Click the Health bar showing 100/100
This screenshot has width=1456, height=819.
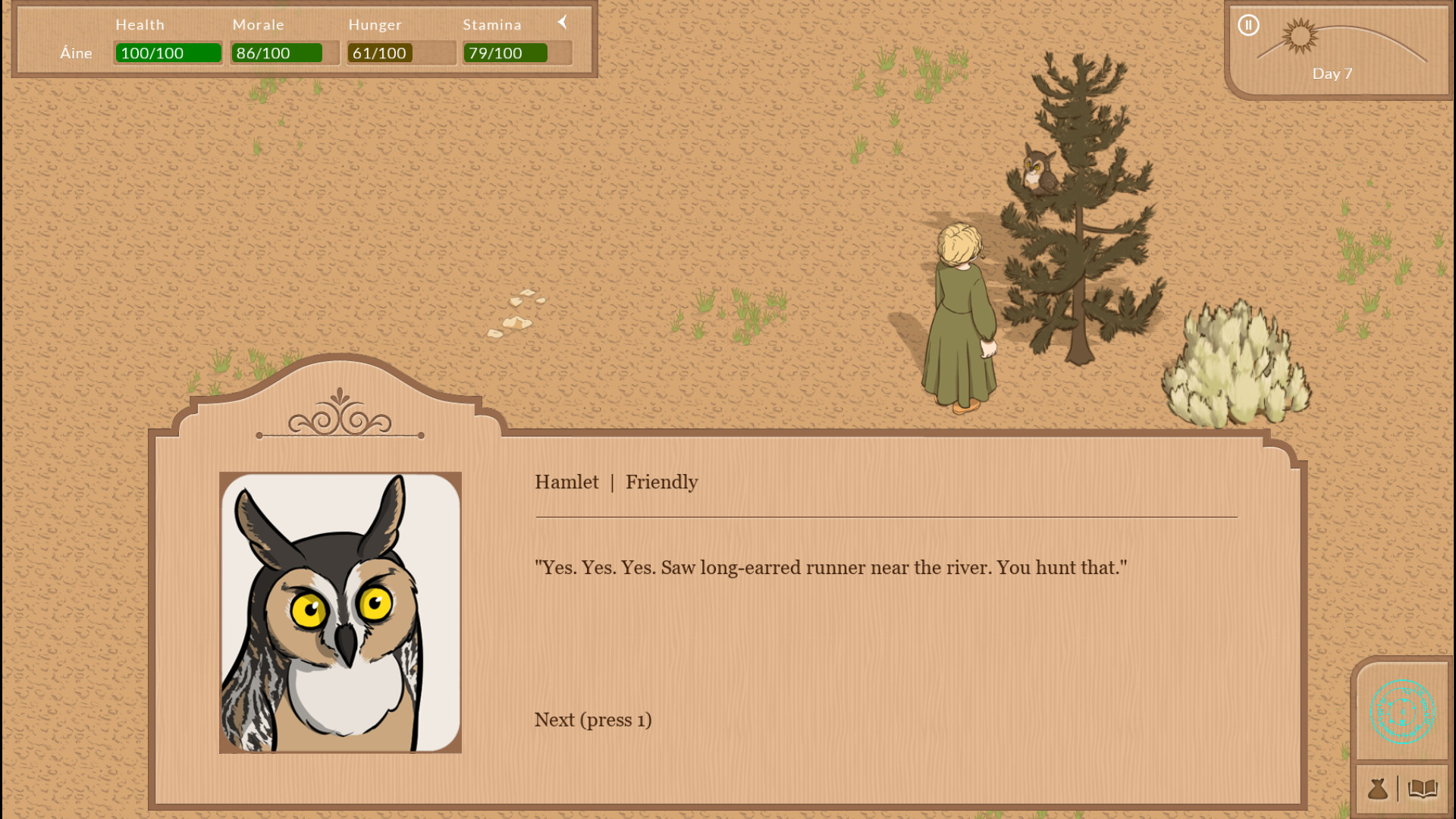168,53
